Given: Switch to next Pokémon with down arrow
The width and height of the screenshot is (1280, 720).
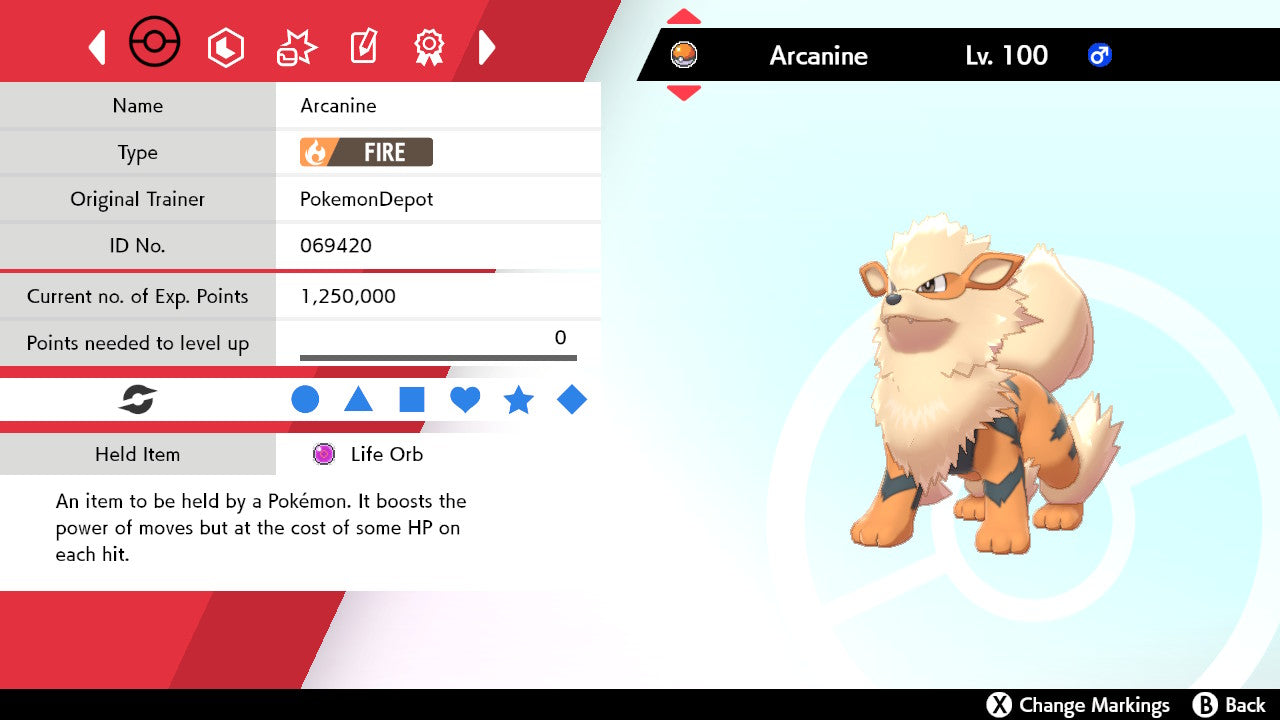Looking at the screenshot, I should click(x=683, y=93).
